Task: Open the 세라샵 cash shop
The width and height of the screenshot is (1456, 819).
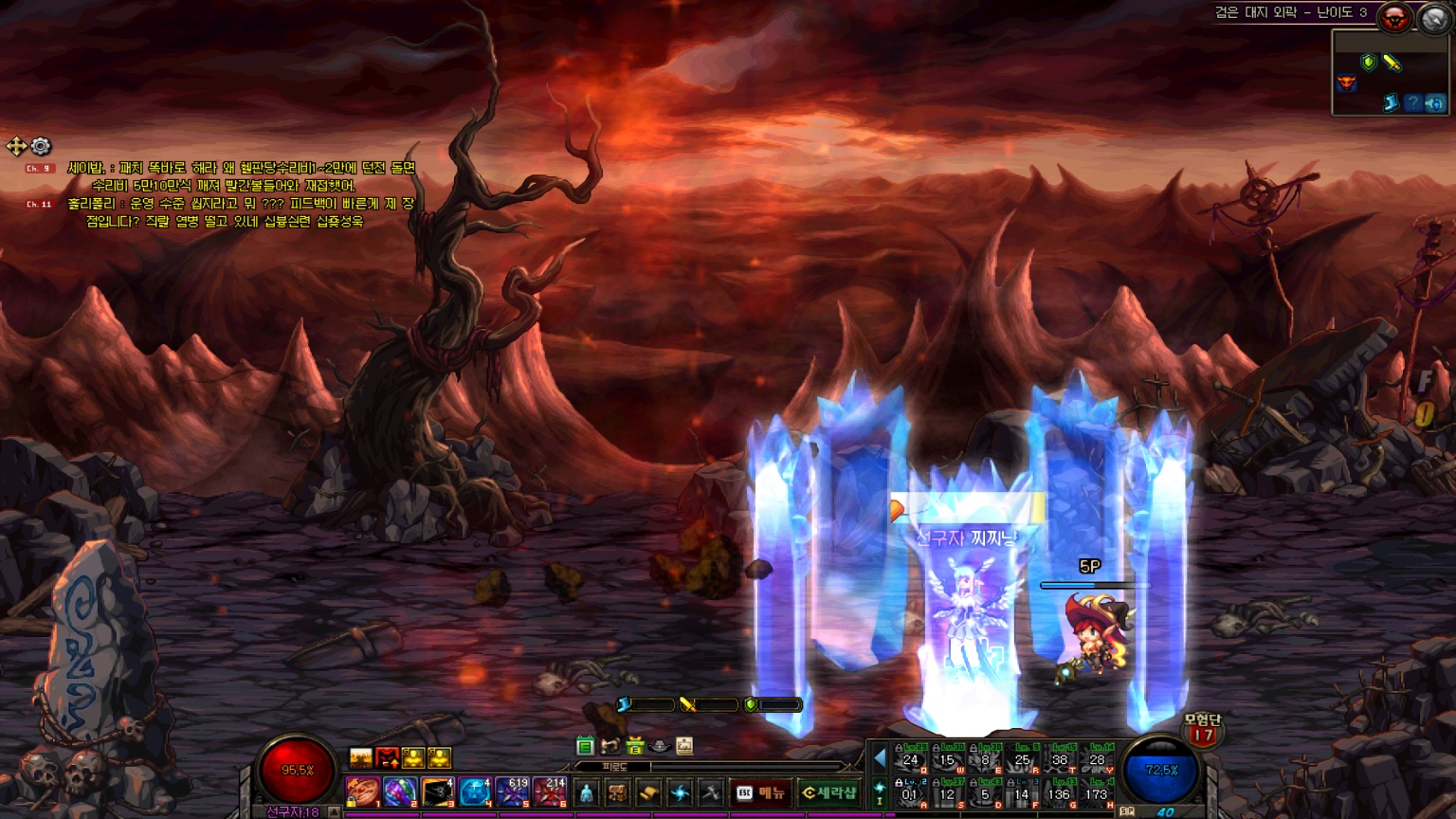Action: click(828, 792)
